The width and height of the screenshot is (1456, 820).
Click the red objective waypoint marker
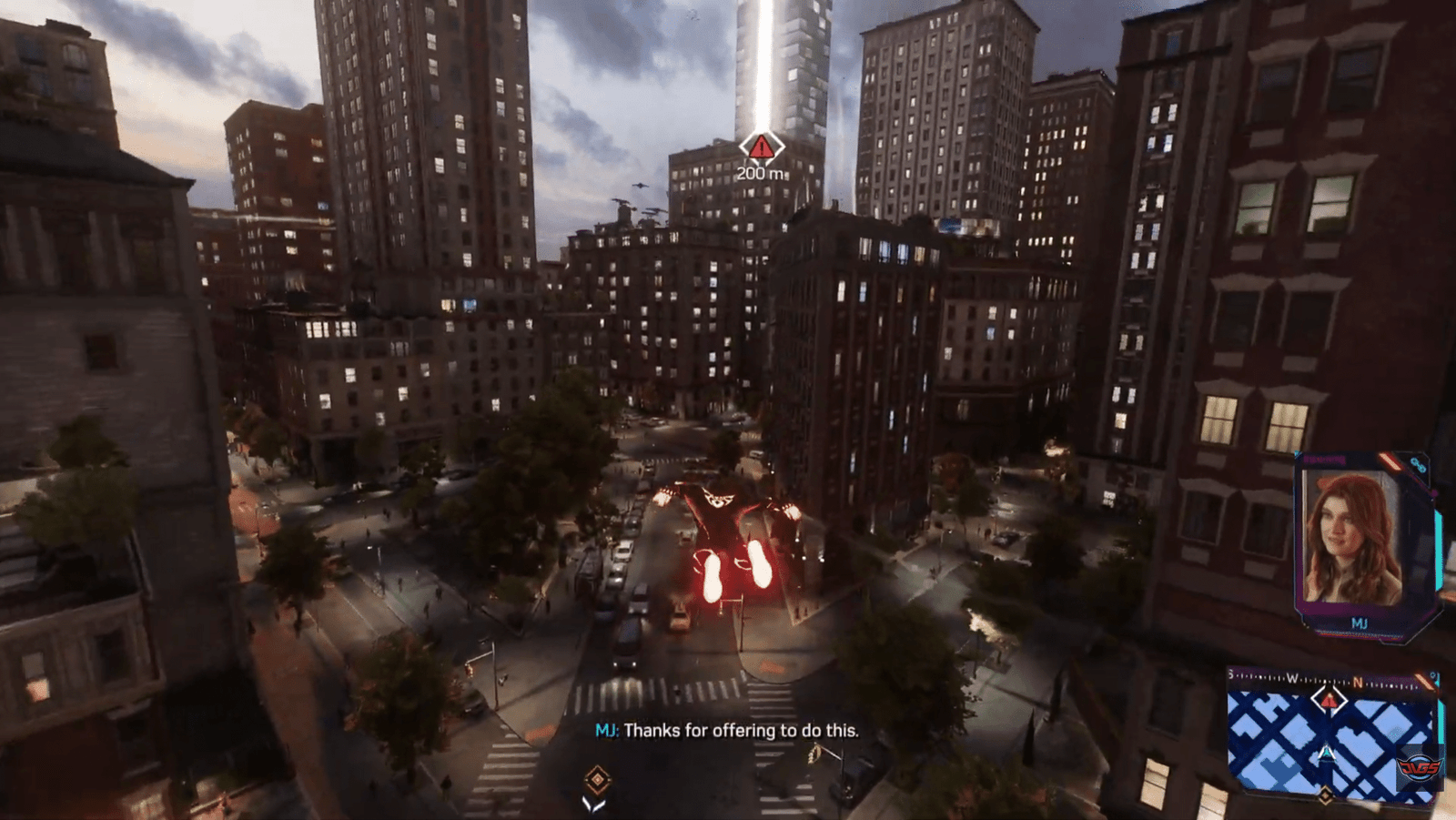coord(761,146)
